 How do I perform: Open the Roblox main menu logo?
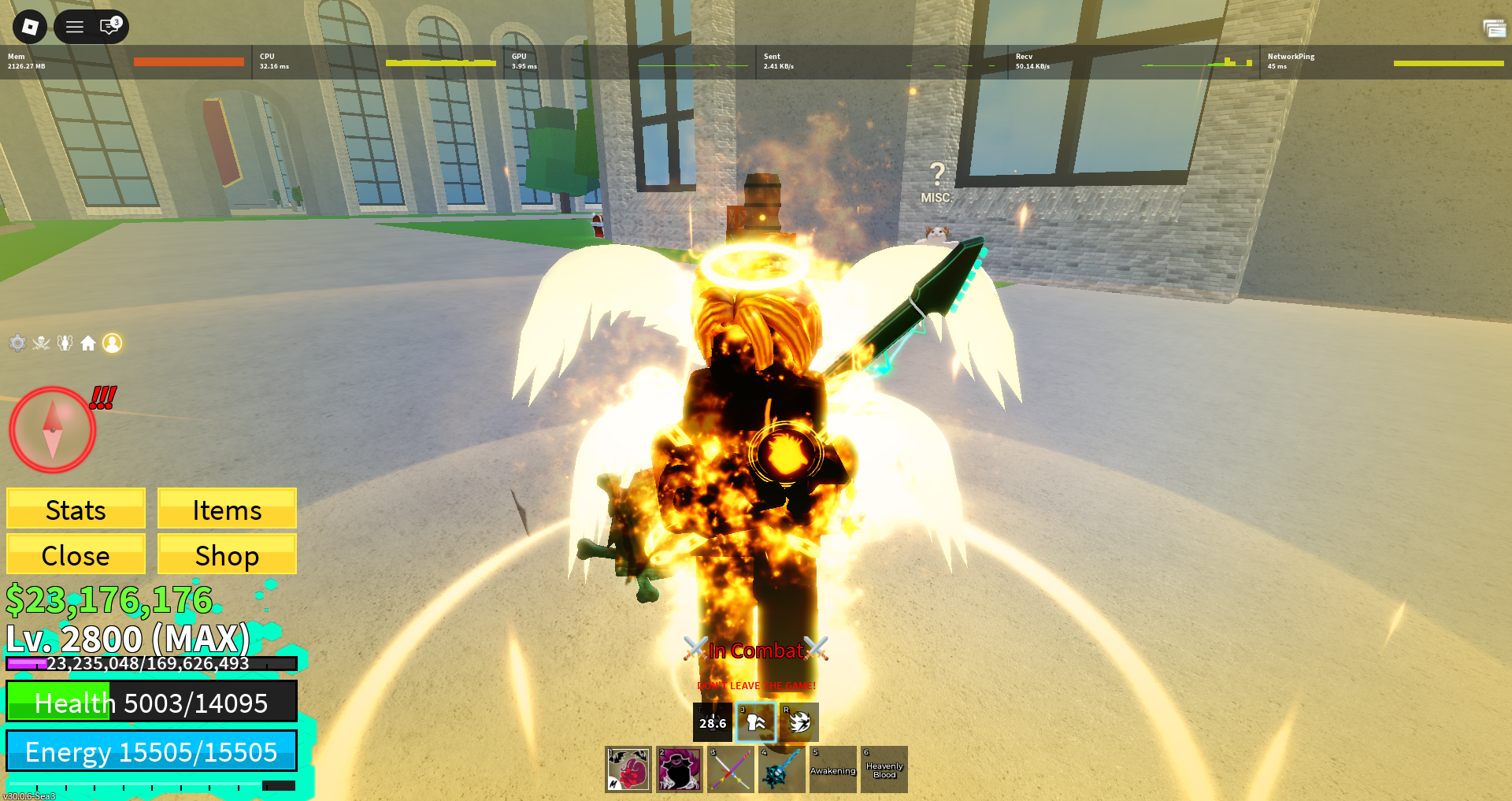click(x=30, y=27)
